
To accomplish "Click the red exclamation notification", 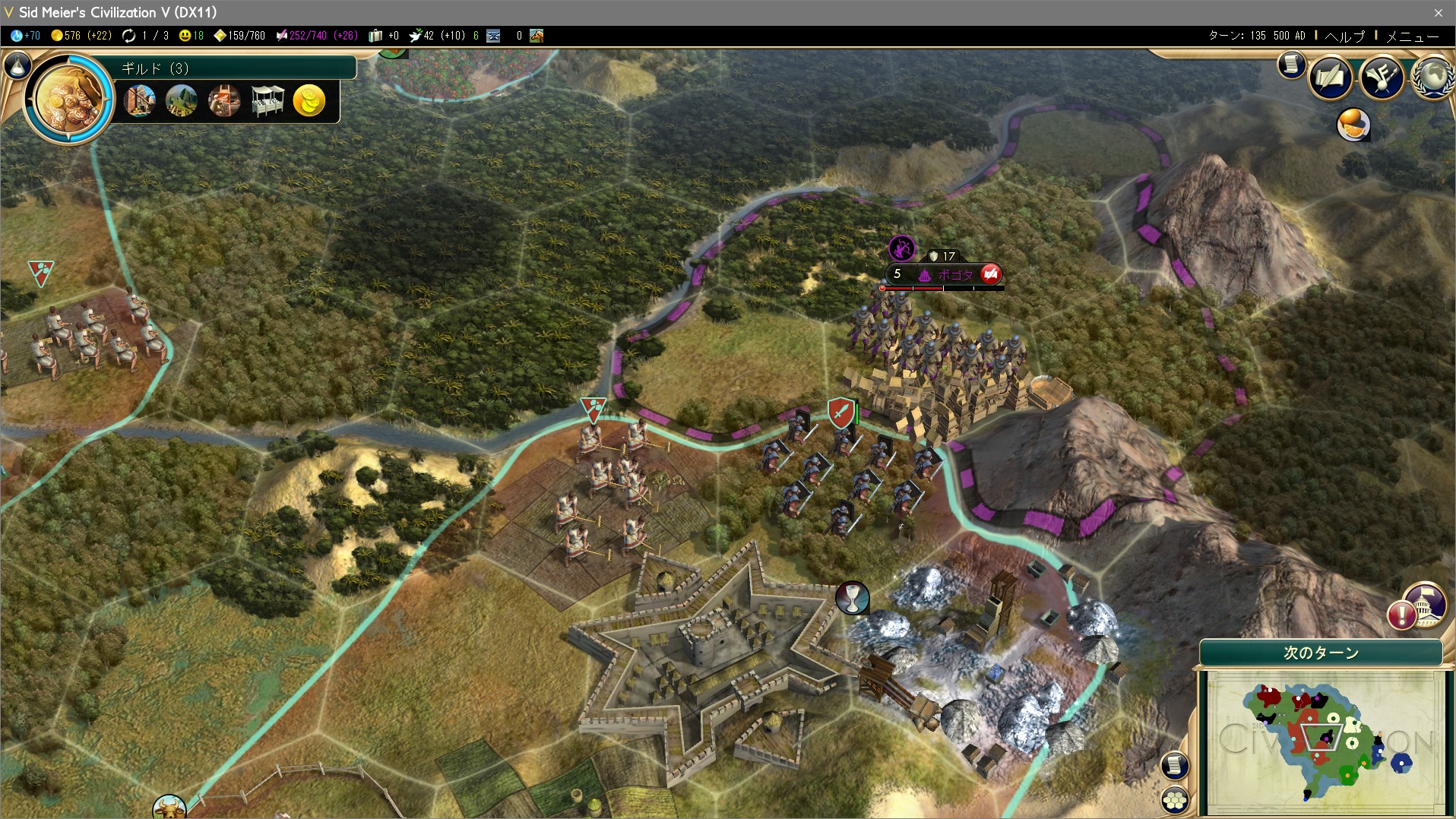I will (1401, 614).
